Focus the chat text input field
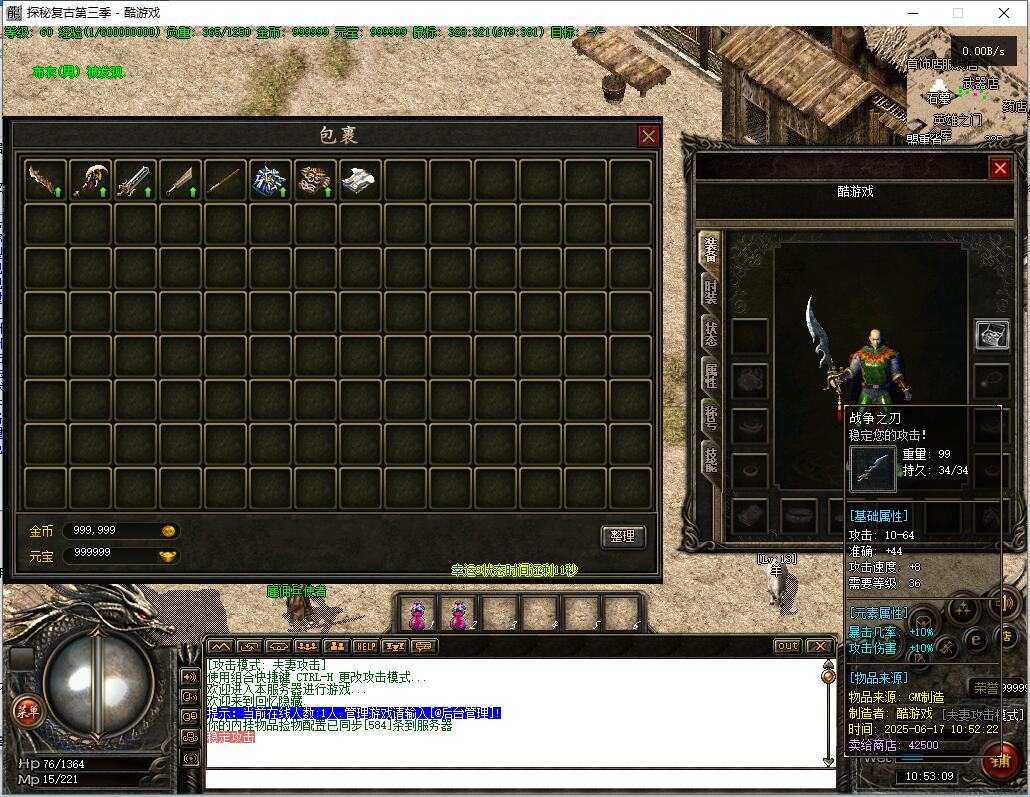 [515, 778]
